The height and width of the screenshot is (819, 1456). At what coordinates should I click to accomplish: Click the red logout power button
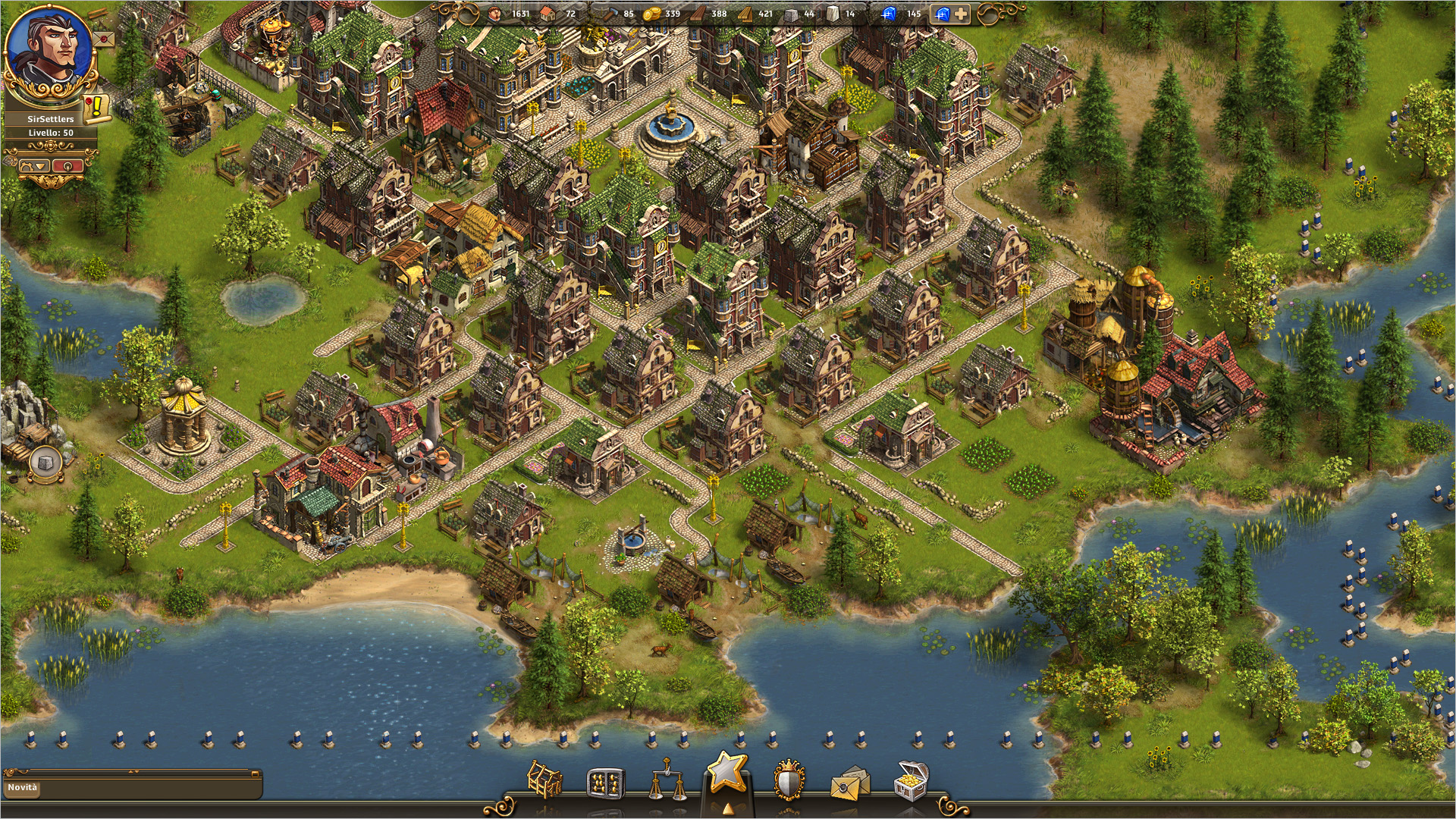coord(68,165)
